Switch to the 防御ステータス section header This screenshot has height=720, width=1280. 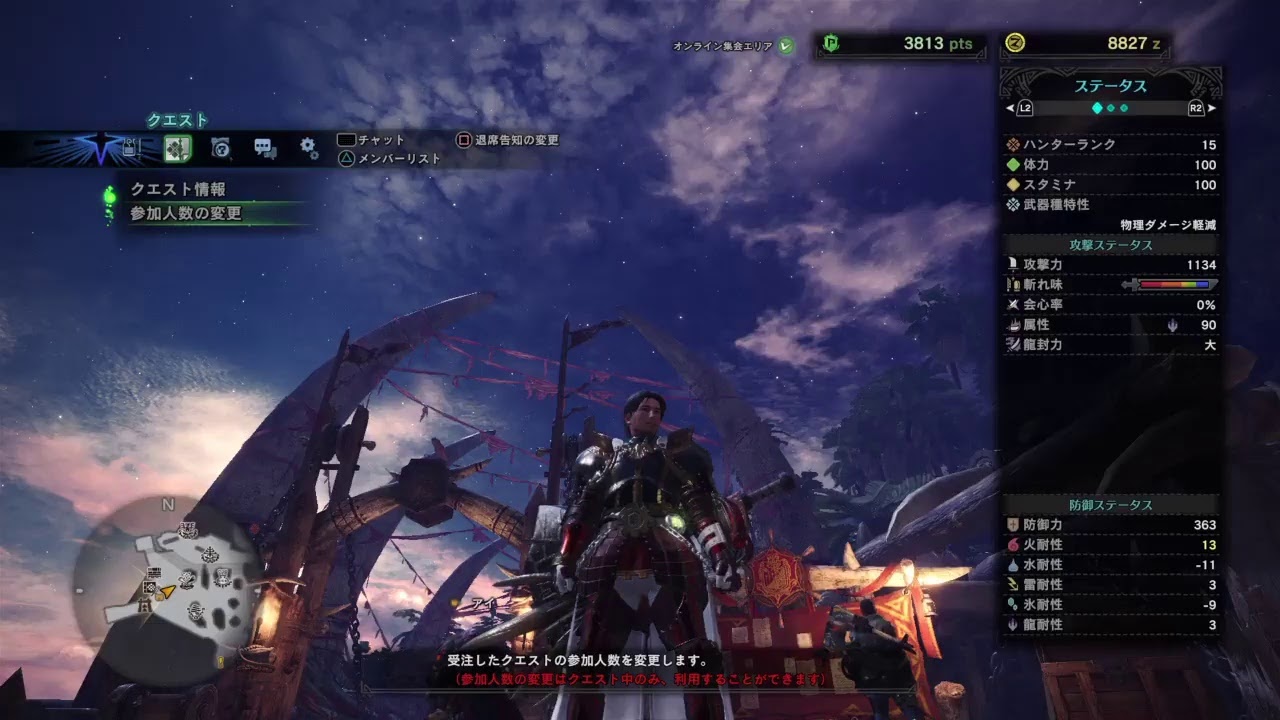click(1112, 503)
